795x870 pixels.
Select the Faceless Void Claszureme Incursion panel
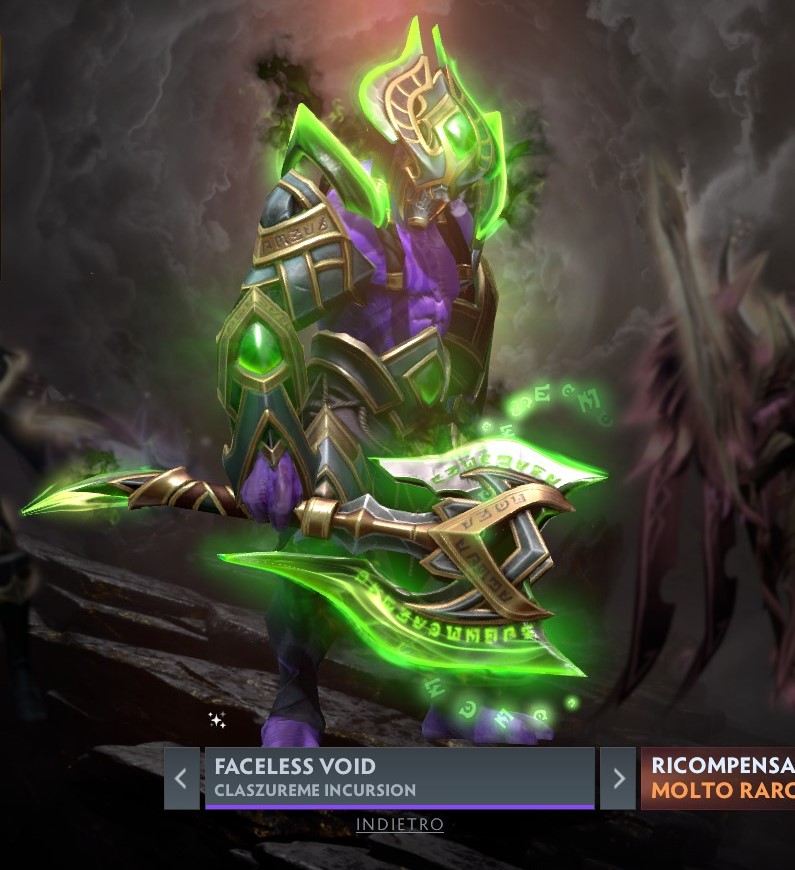[399, 777]
